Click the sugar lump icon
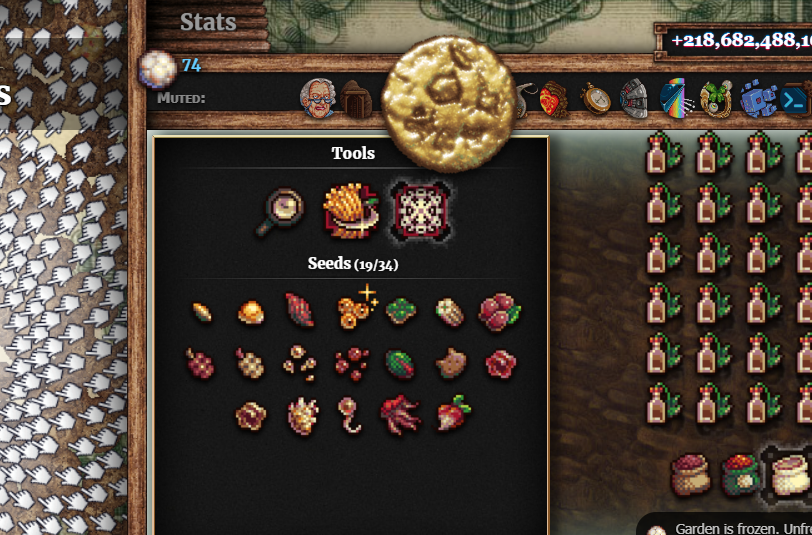 tap(155, 68)
